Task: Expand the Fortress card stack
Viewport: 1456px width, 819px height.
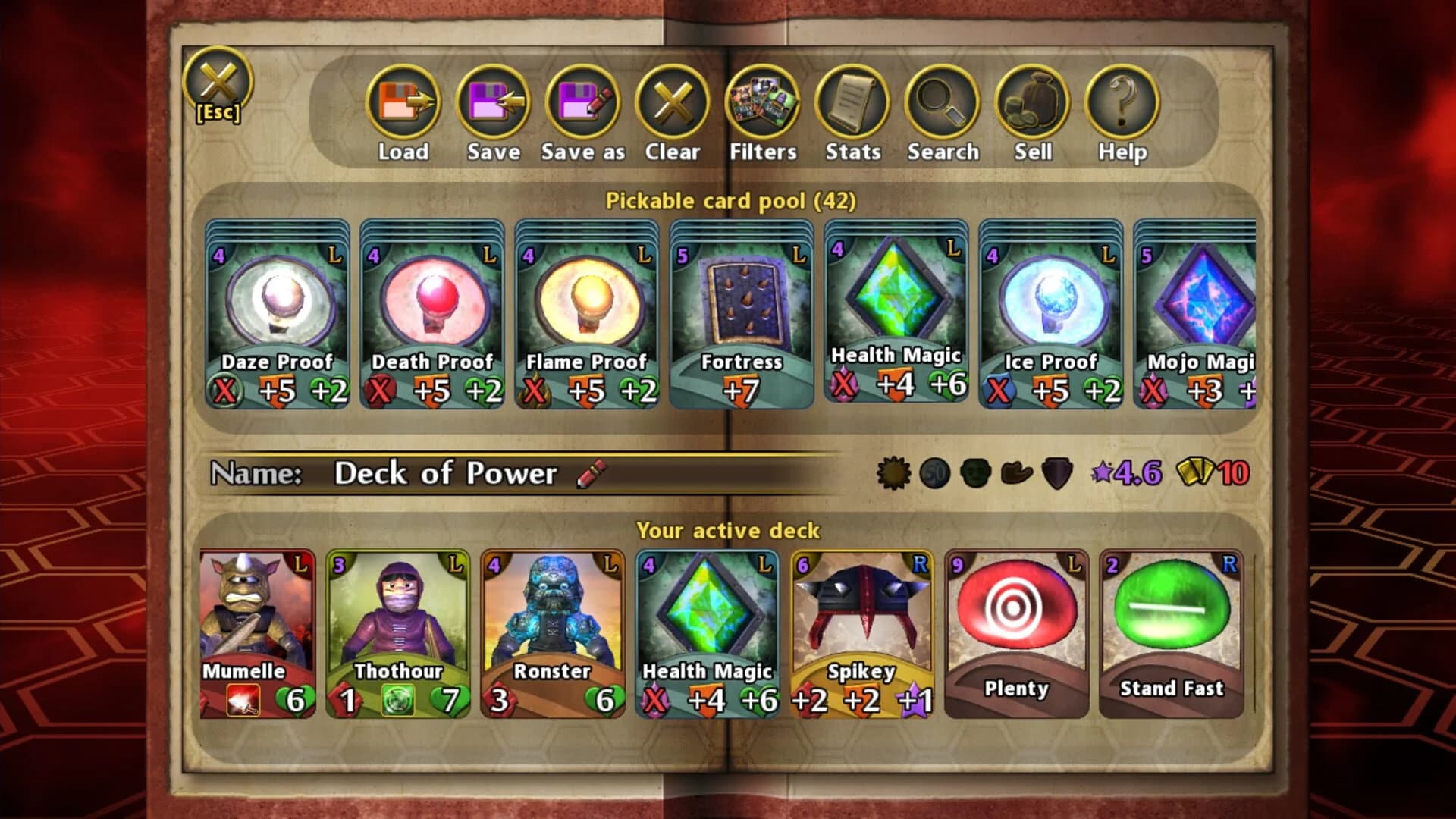Action: [743, 315]
